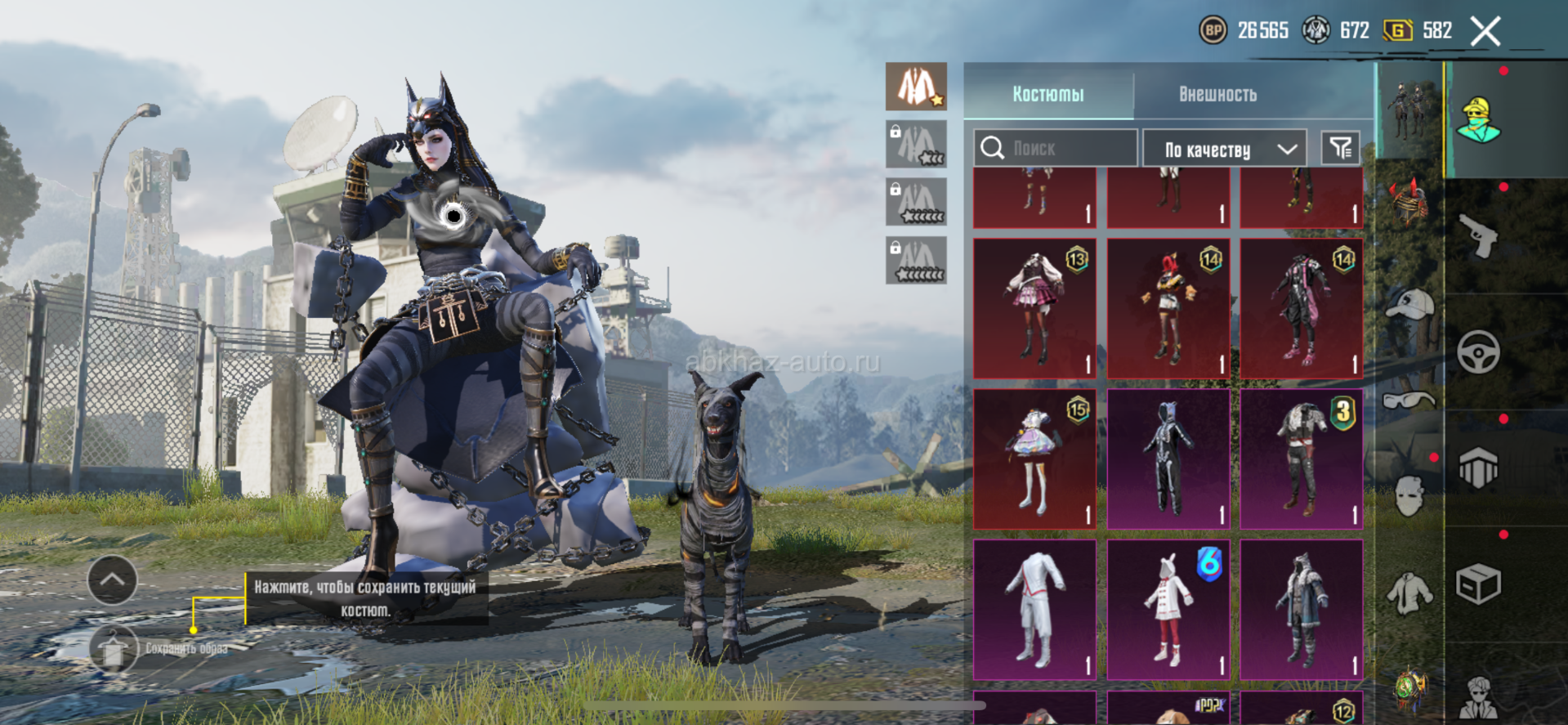This screenshot has width=1568, height=725.
Task: Select the active one-star outfit preset
Action: (916, 87)
